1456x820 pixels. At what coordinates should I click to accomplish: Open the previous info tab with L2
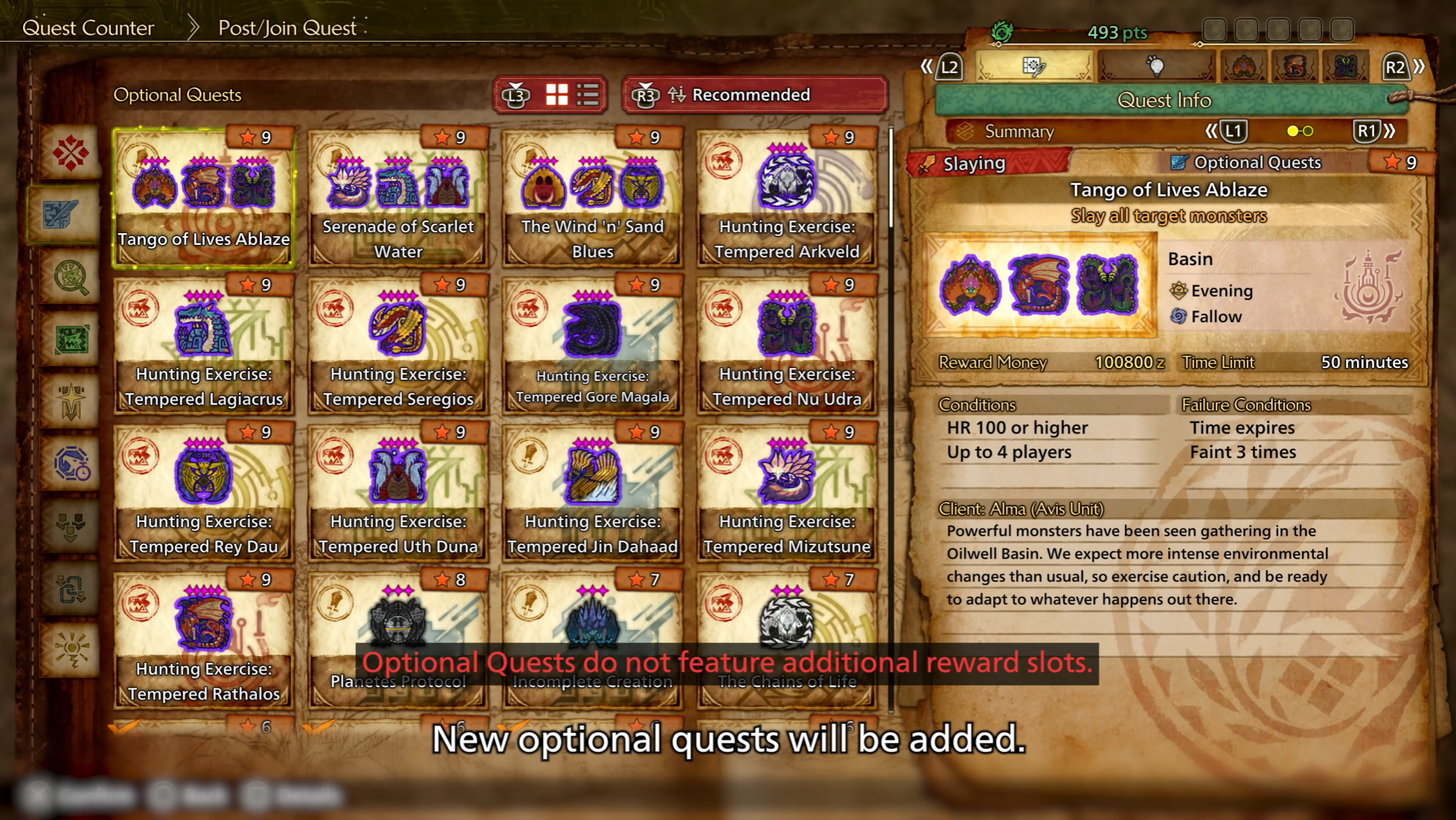tap(951, 68)
